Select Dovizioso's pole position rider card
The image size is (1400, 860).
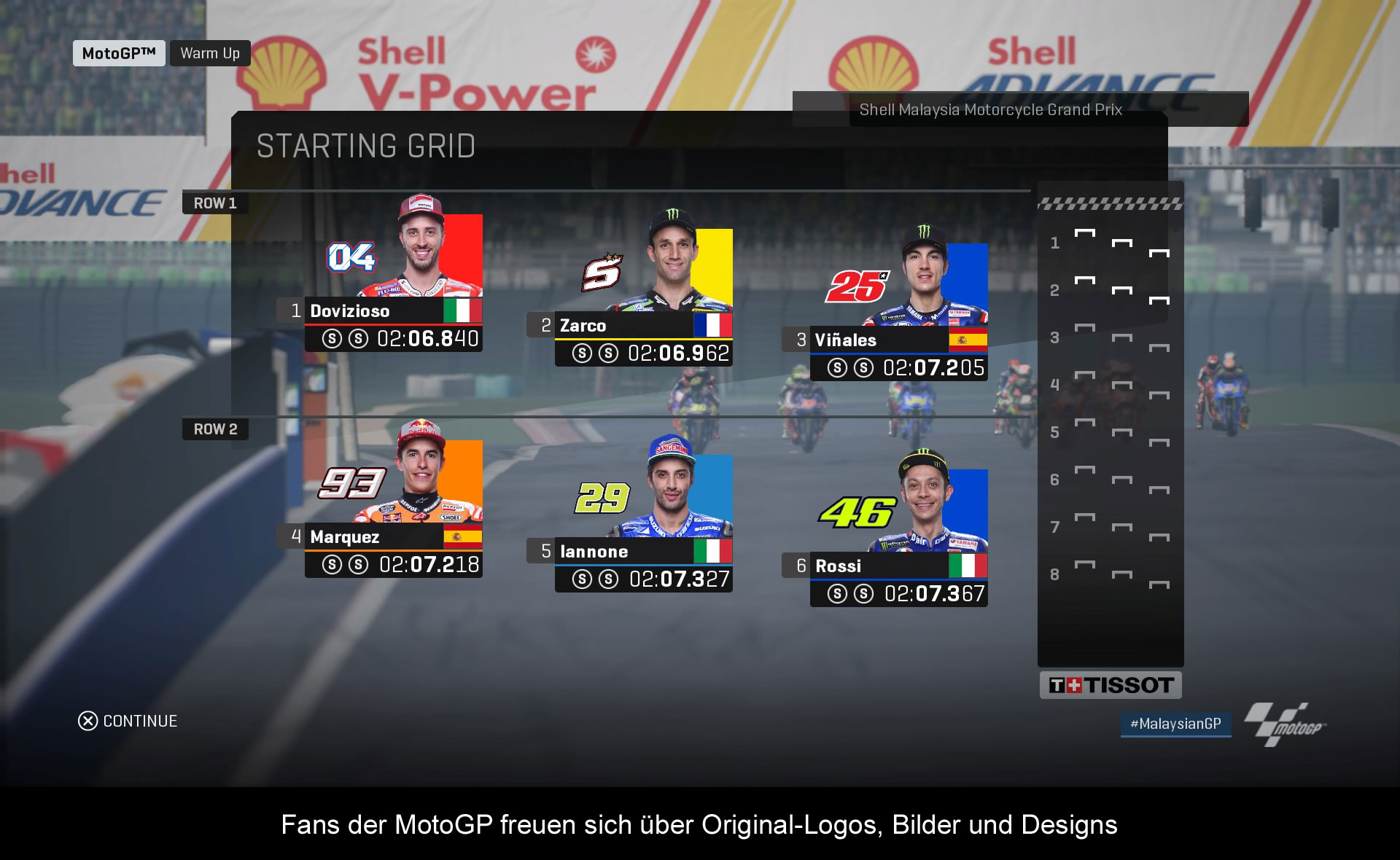click(393, 311)
